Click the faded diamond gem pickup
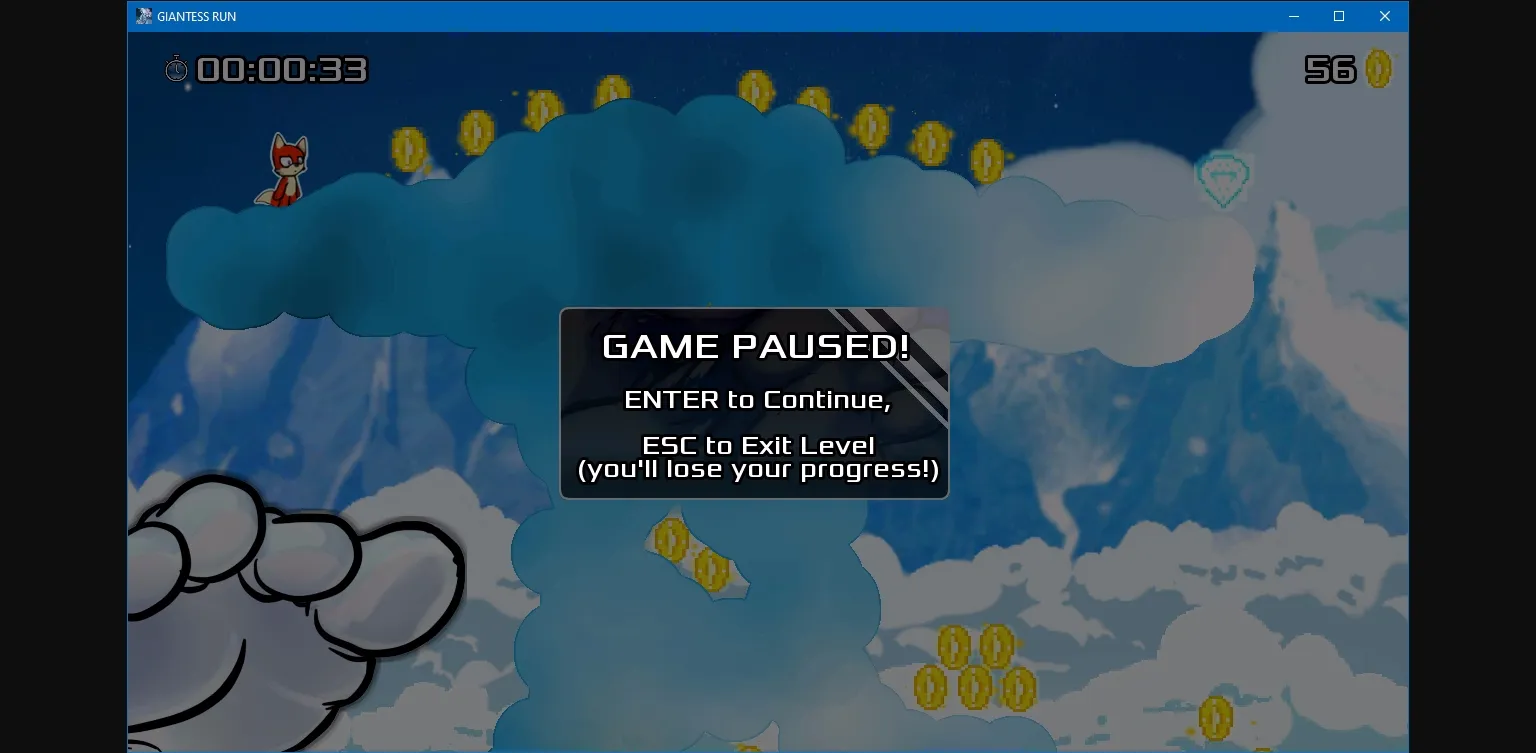This screenshot has width=1536, height=753. [x=1223, y=180]
